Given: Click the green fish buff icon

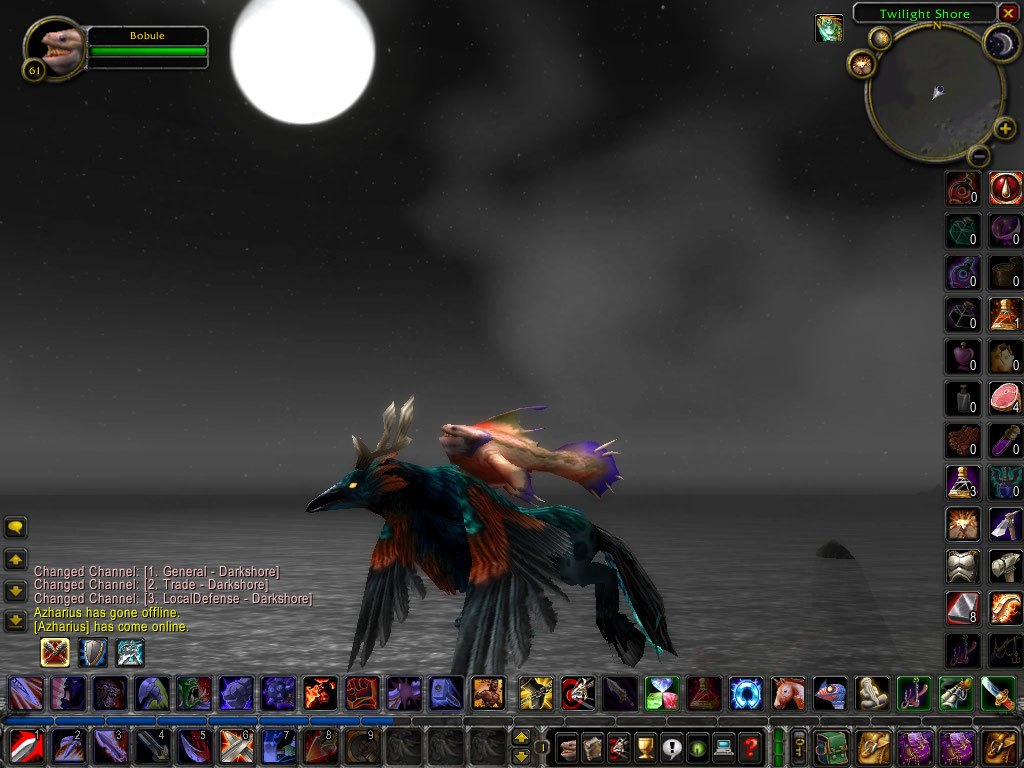Looking at the screenshot, I should click(828, 28).
